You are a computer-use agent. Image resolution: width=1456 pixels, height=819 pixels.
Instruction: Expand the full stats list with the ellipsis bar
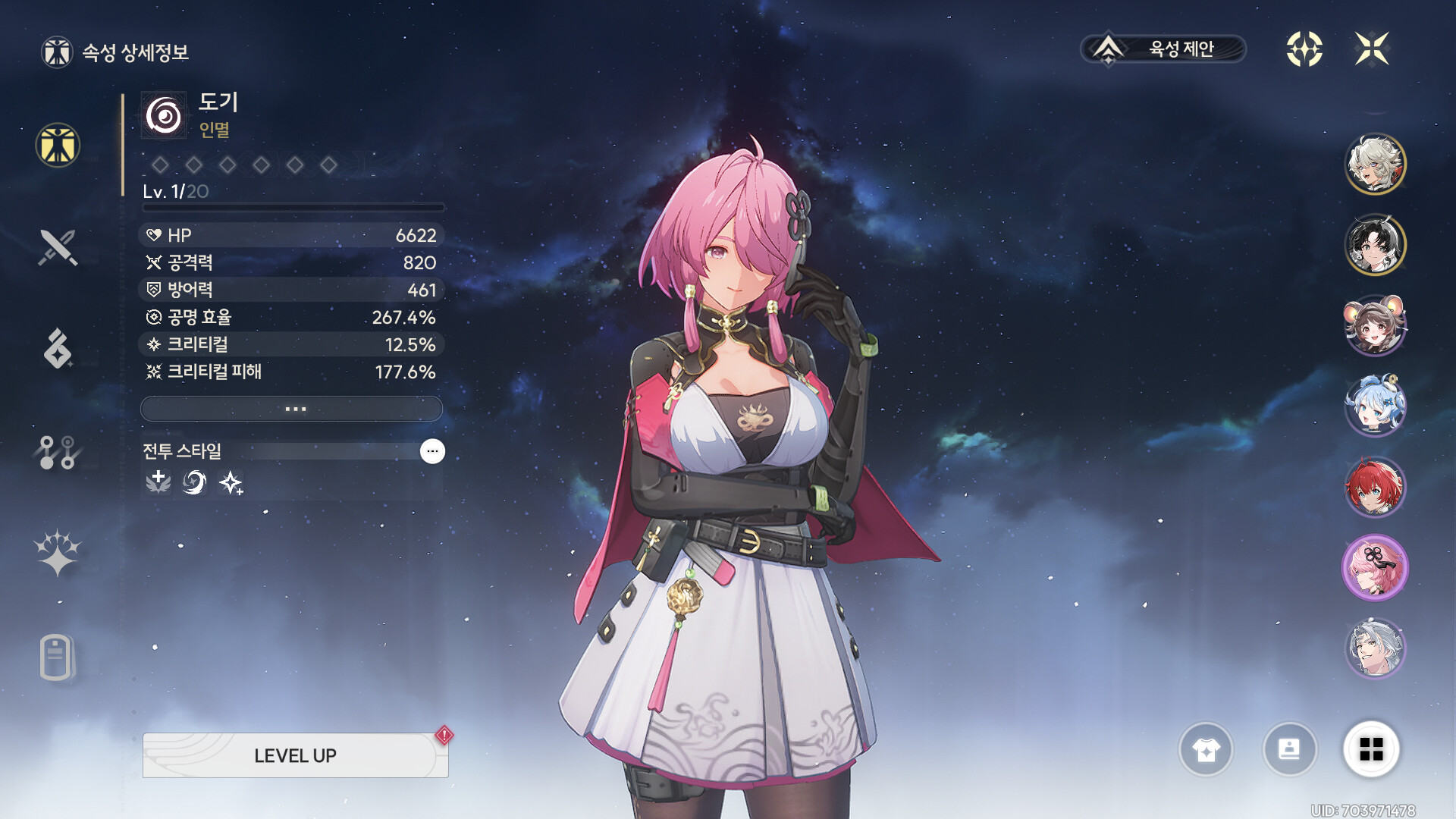pyautogui.click(x=292, y=409)
